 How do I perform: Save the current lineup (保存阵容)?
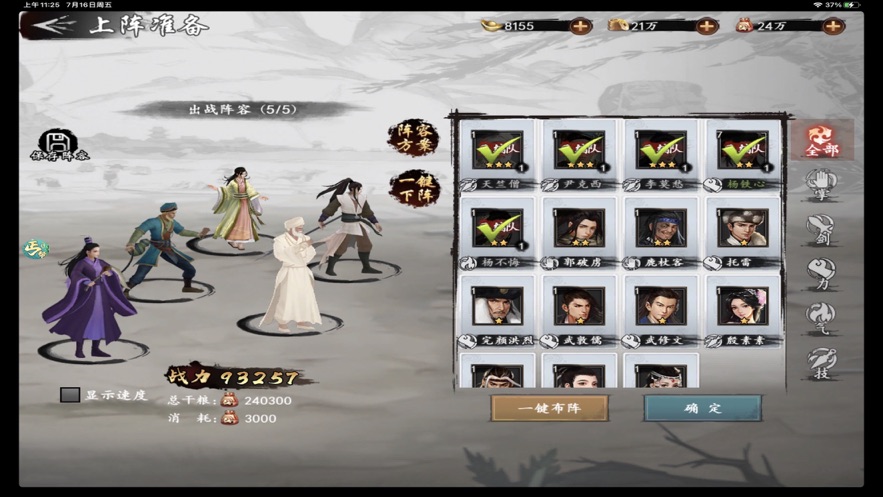[x=58, y=146]
